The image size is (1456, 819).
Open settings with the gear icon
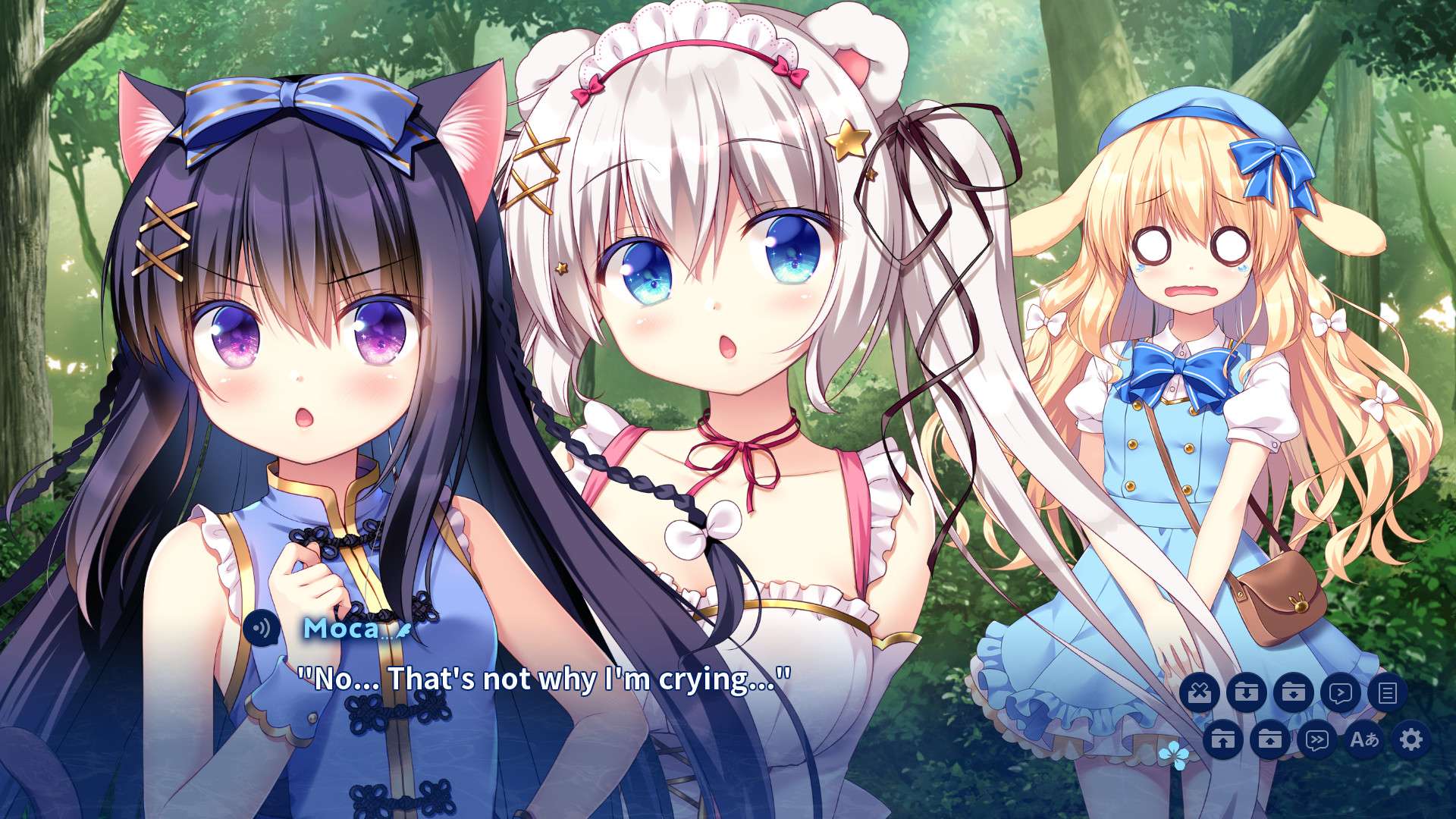(x=1410, y=739)
